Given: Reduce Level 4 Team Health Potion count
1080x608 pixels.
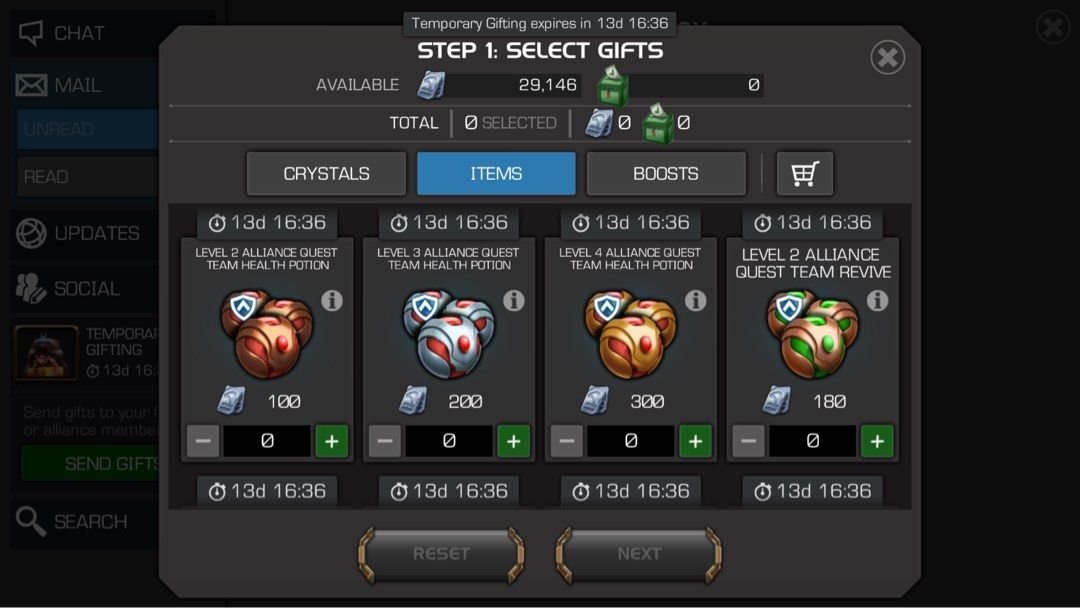Looking at the screenshot, I should [567, 441].
